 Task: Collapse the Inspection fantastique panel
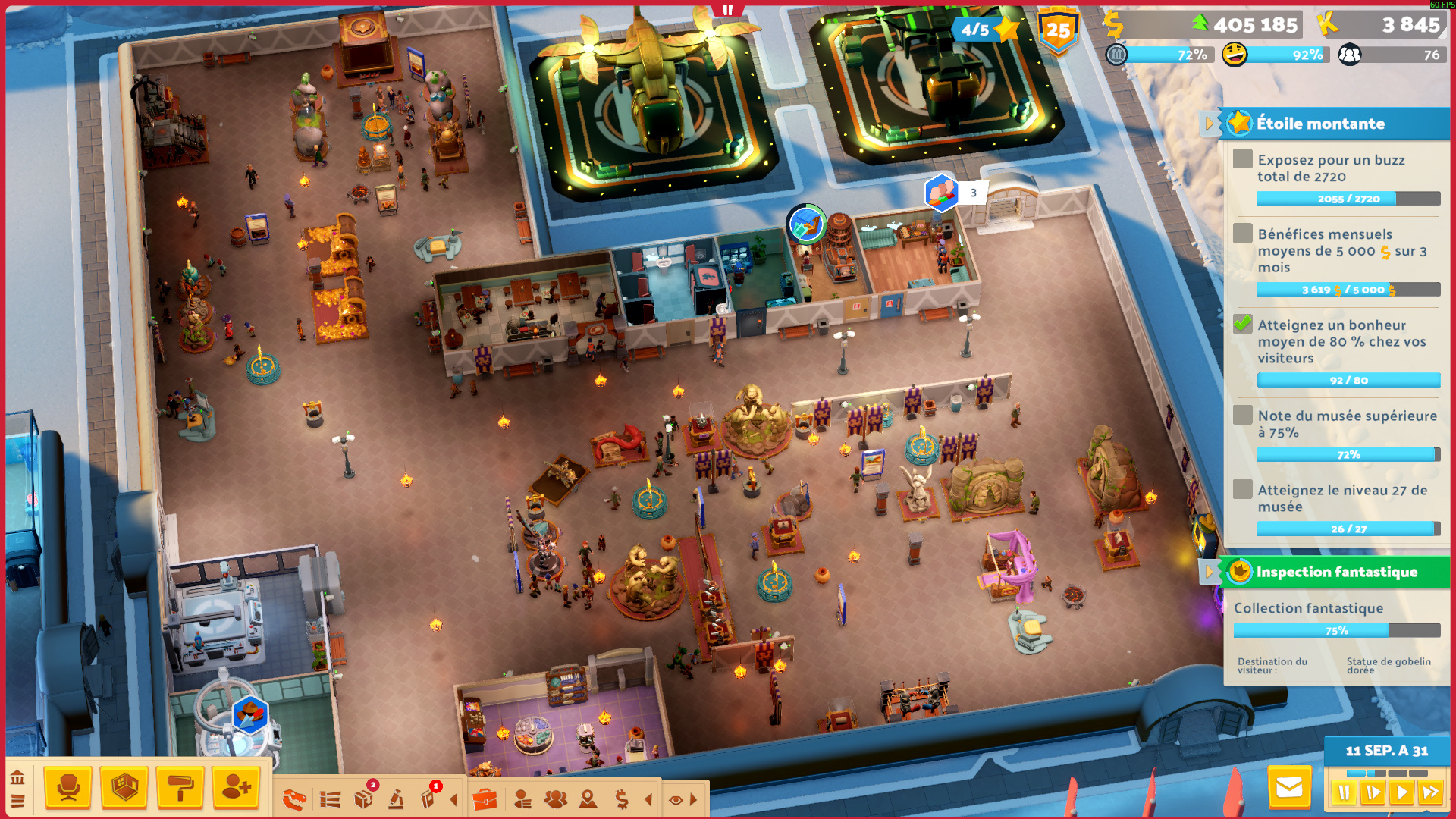point(1209,572)
